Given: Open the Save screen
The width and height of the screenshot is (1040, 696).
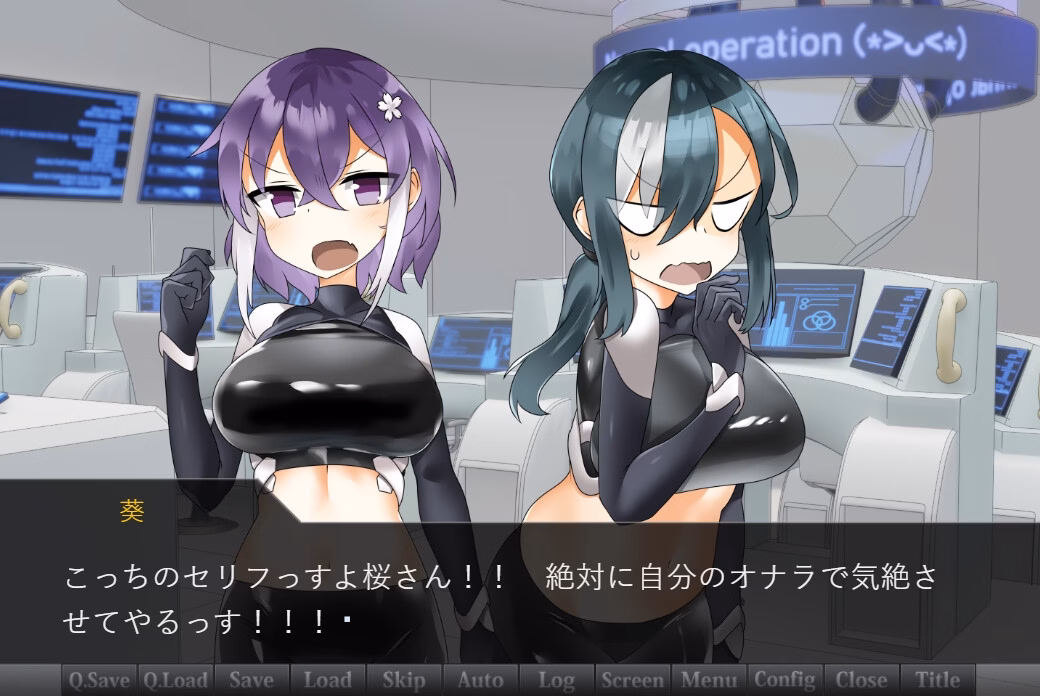Looking at the screenshot, I should 251,680.
